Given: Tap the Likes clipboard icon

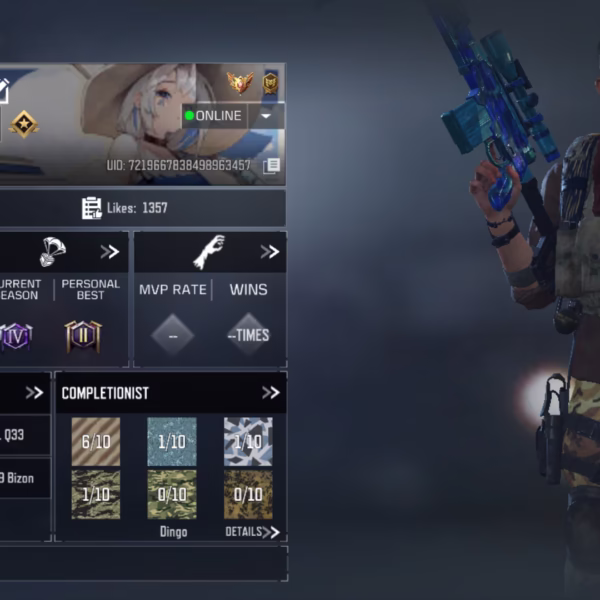Looking at the screenshot, I should click(92, 208).
